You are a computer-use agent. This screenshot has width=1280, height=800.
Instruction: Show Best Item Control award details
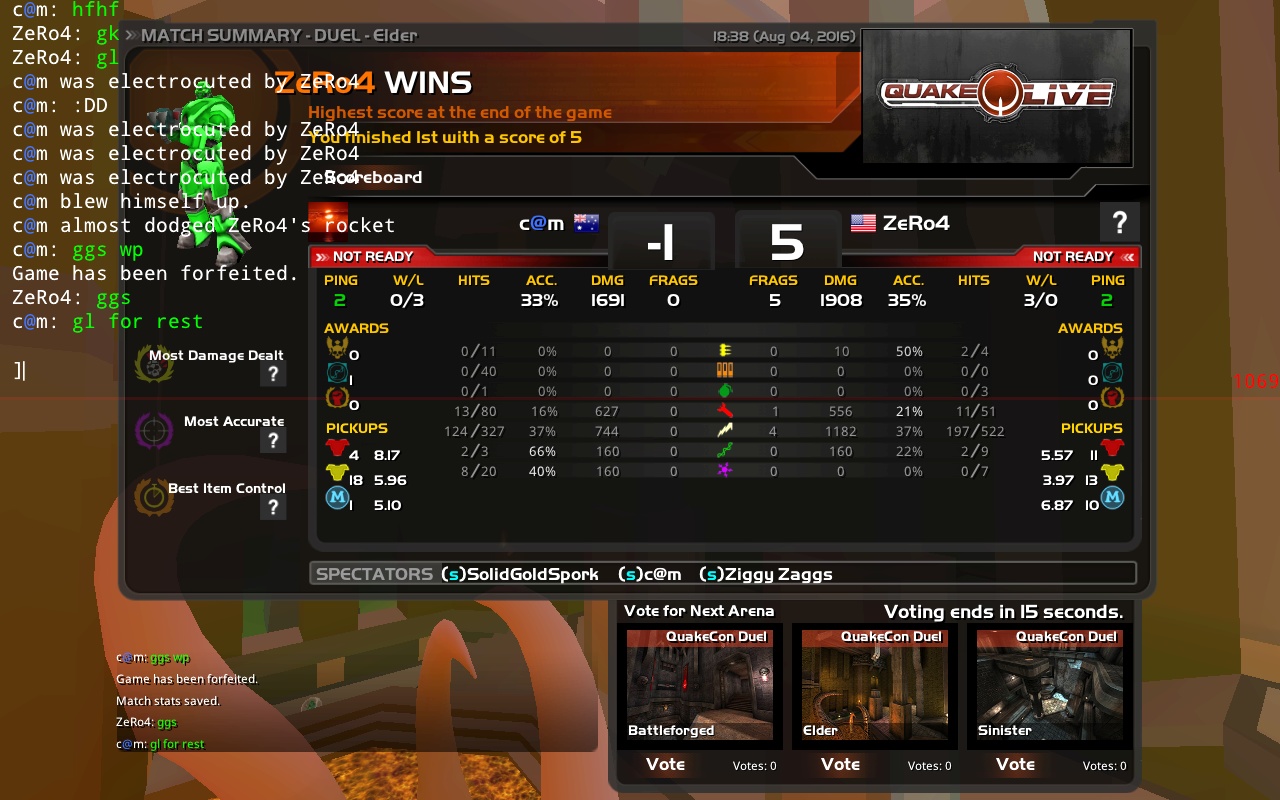pos(272,508)
